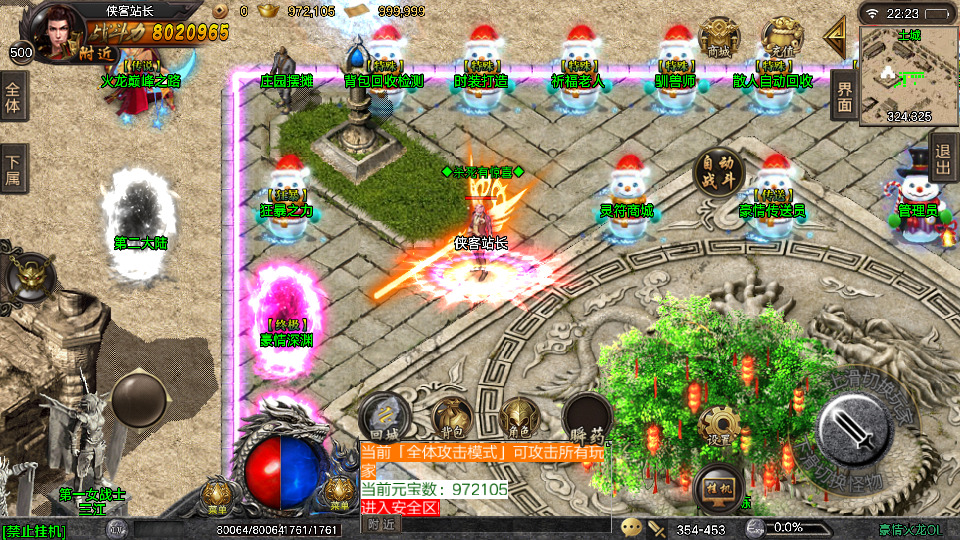
Task: Open the chat speech bubble icon
Action: point(631,526)
